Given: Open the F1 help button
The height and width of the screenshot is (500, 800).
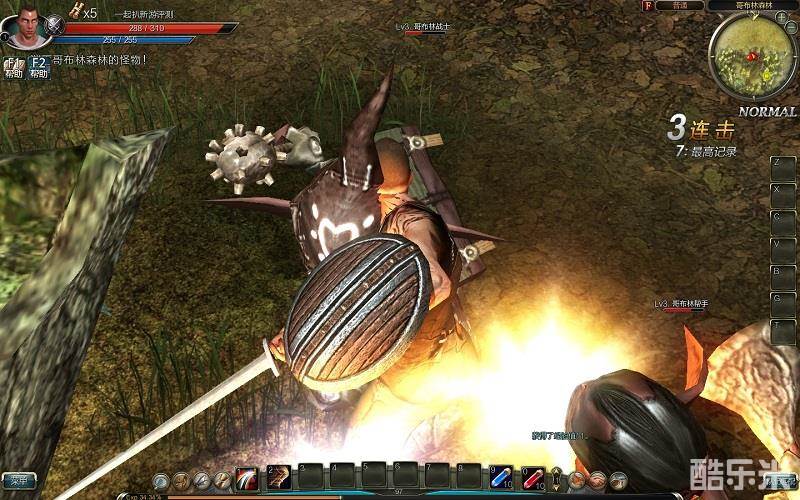Looking at the screenshot, I should [13, 67].
